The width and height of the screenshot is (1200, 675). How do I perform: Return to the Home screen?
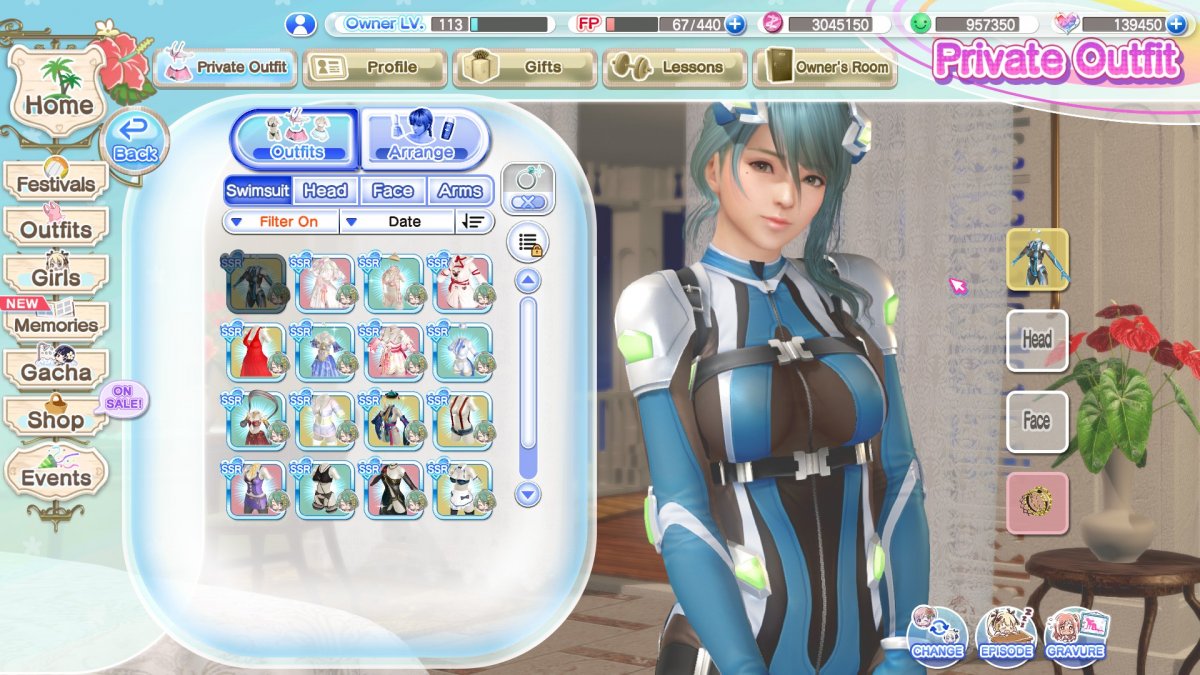coord(58,92)
